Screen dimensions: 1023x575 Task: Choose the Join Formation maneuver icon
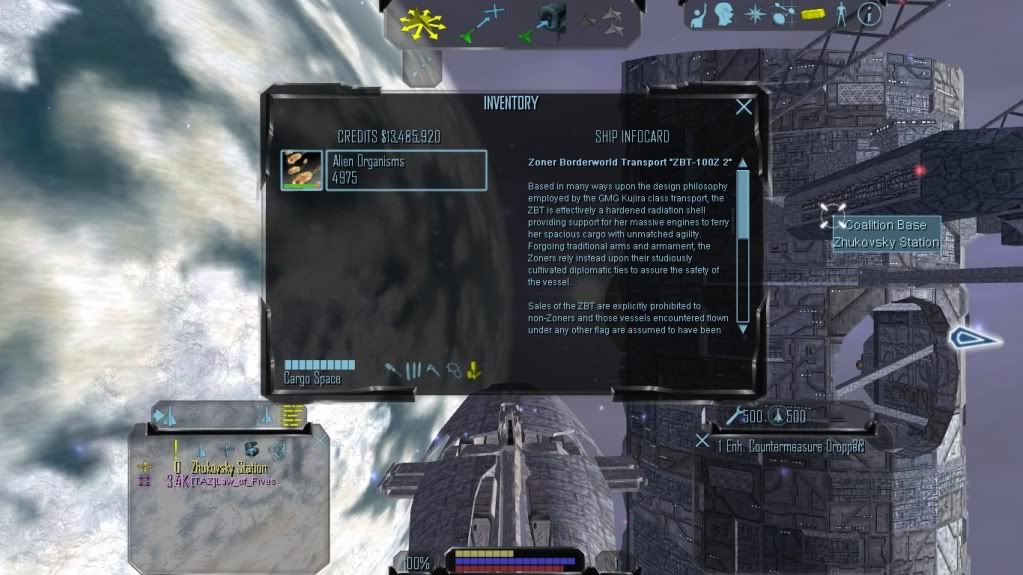point(602,19)
